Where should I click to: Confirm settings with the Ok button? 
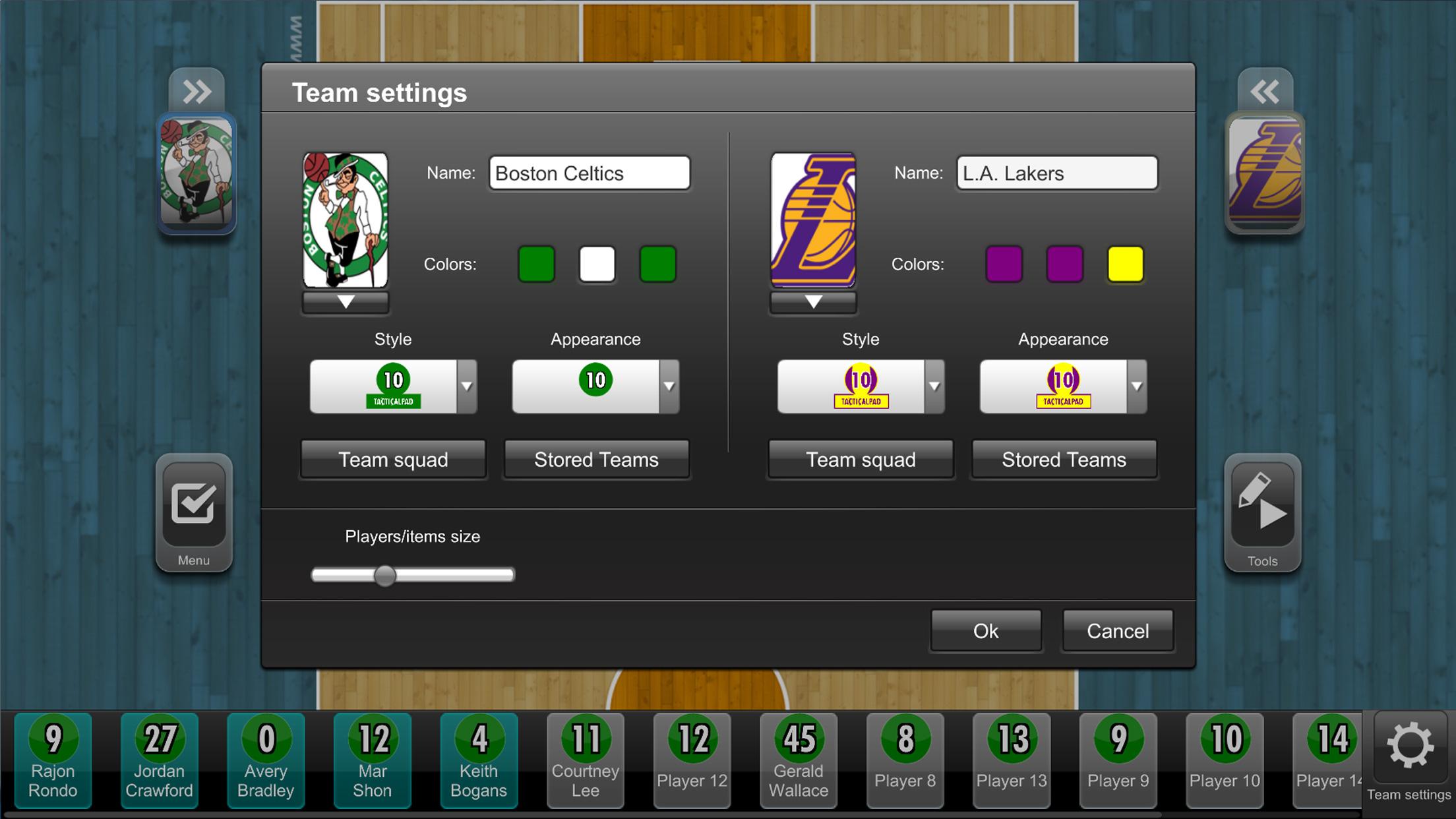click(985, 630)
